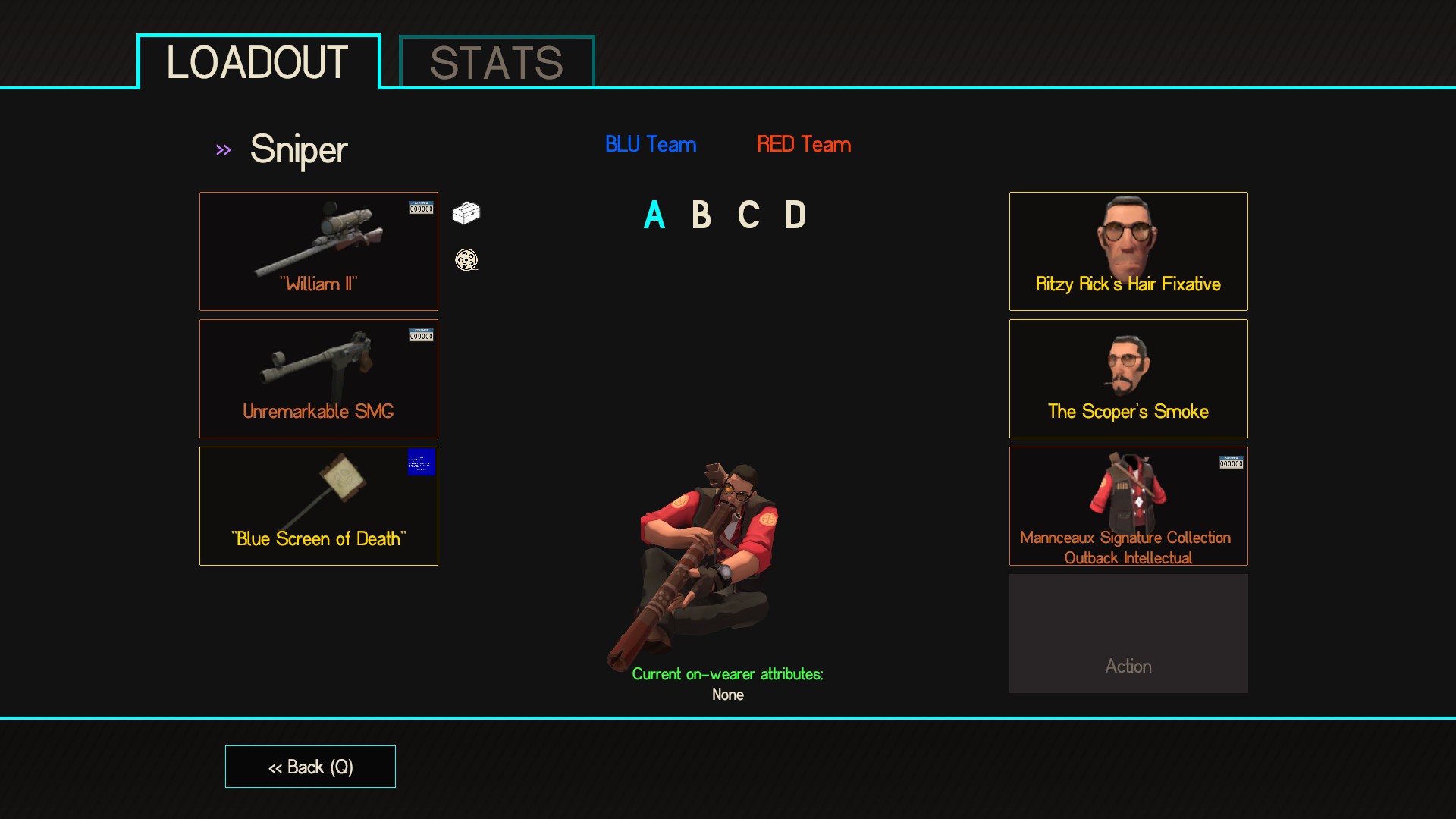
Task: Click the strange counter badge on William II
Action: click(421, 206)
